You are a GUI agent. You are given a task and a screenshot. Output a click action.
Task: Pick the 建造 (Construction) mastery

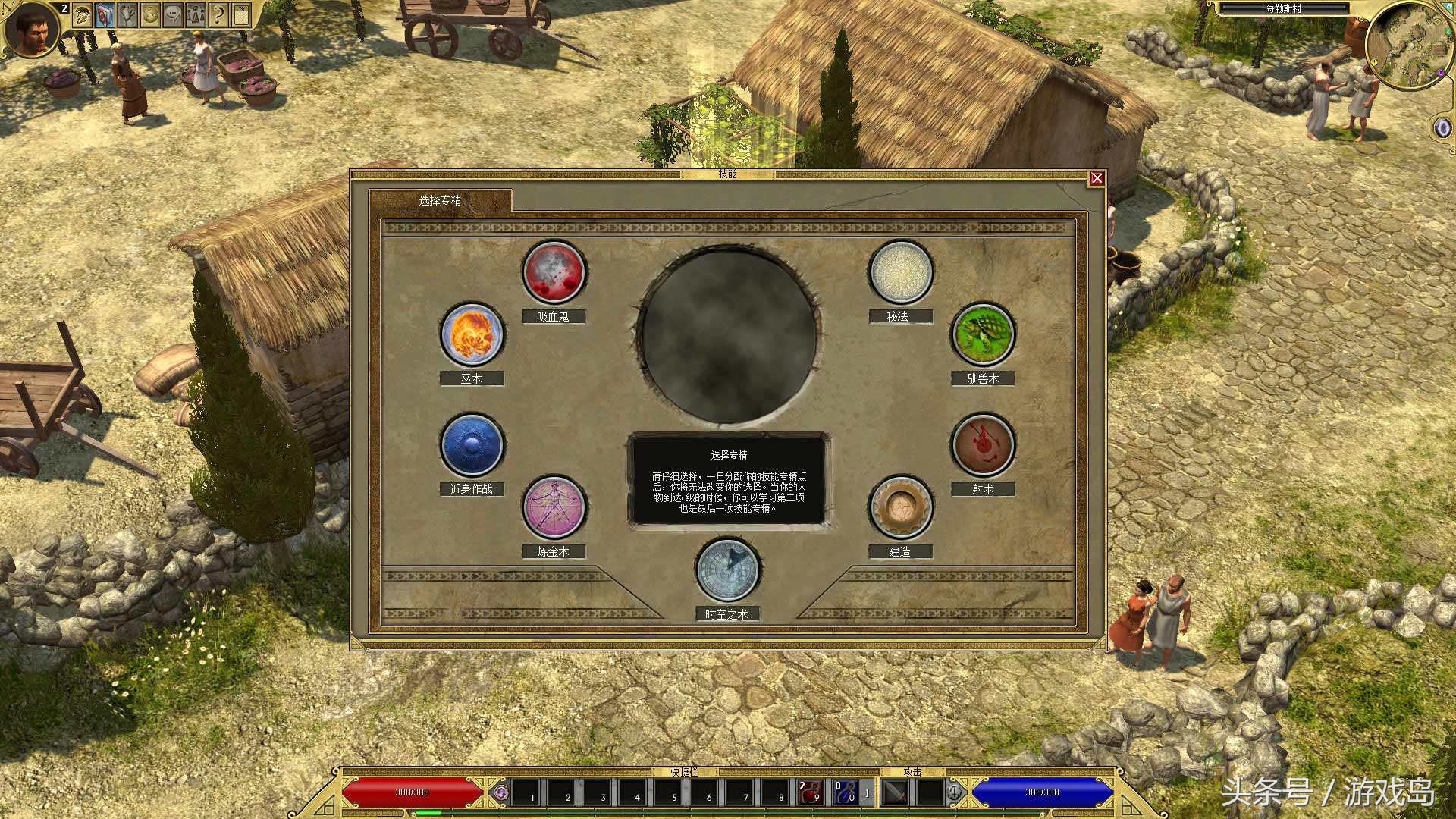pos(900,507)
